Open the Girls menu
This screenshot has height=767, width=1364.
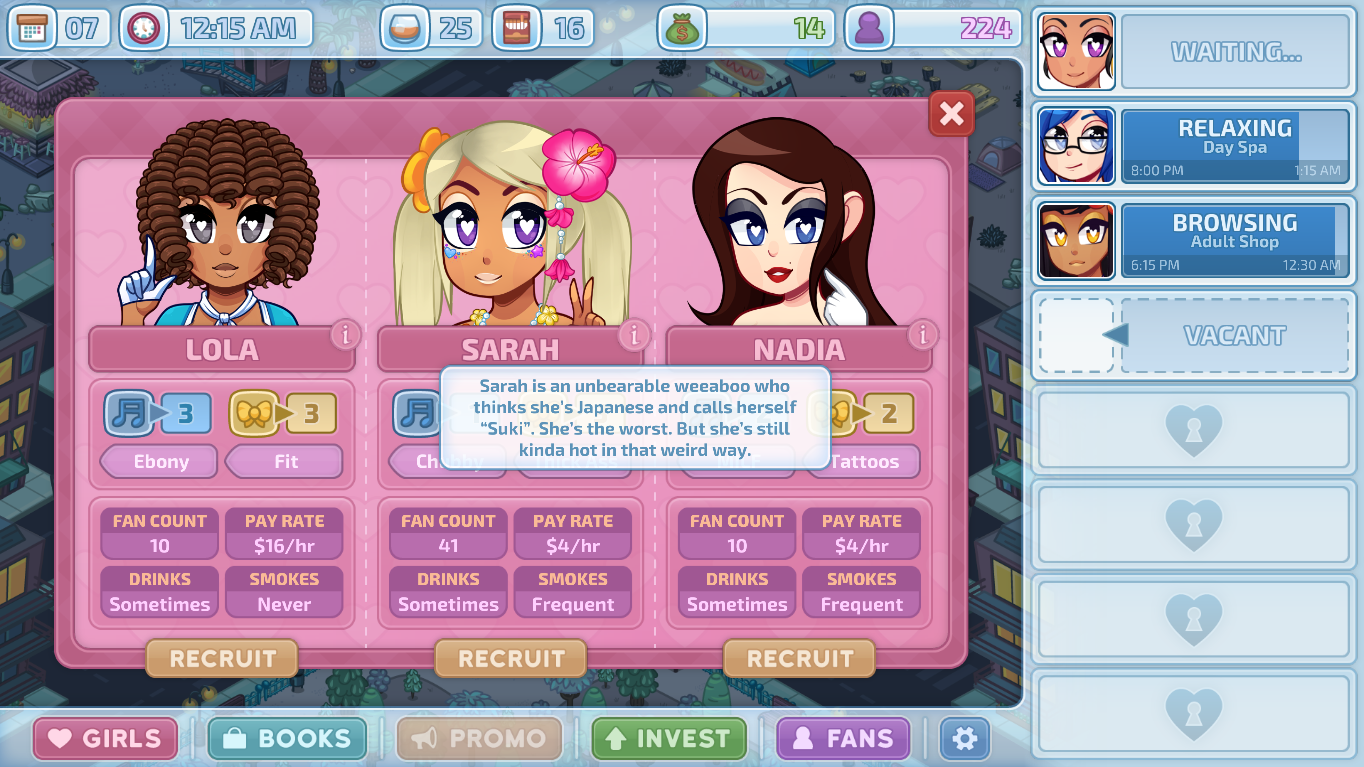click(105, 739)
